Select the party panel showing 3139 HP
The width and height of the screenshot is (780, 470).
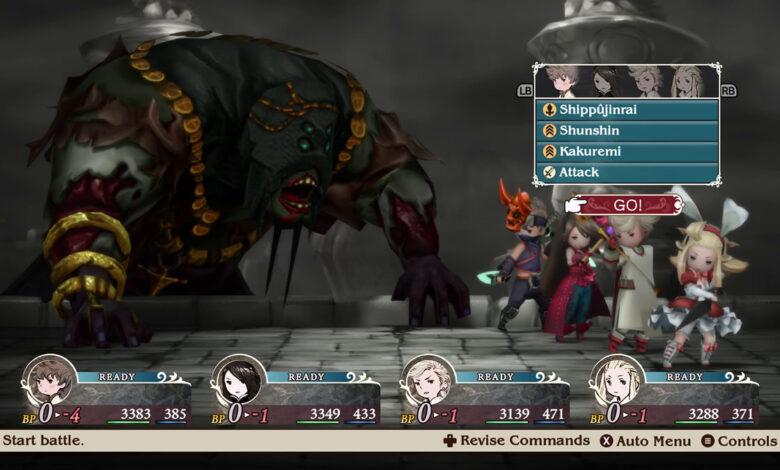click(x=486, y=393)
